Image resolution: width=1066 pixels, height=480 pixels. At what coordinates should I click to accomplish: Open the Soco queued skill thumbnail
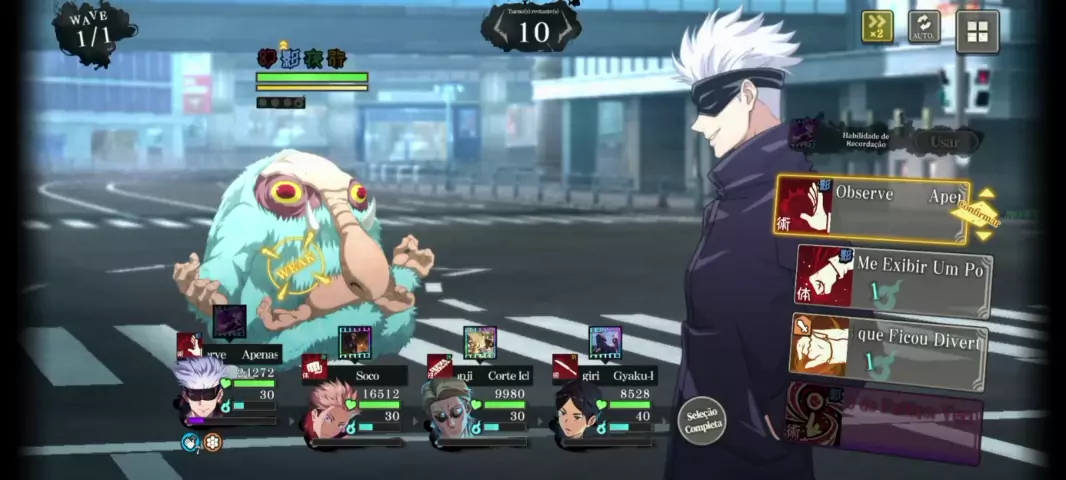point(354,343)
